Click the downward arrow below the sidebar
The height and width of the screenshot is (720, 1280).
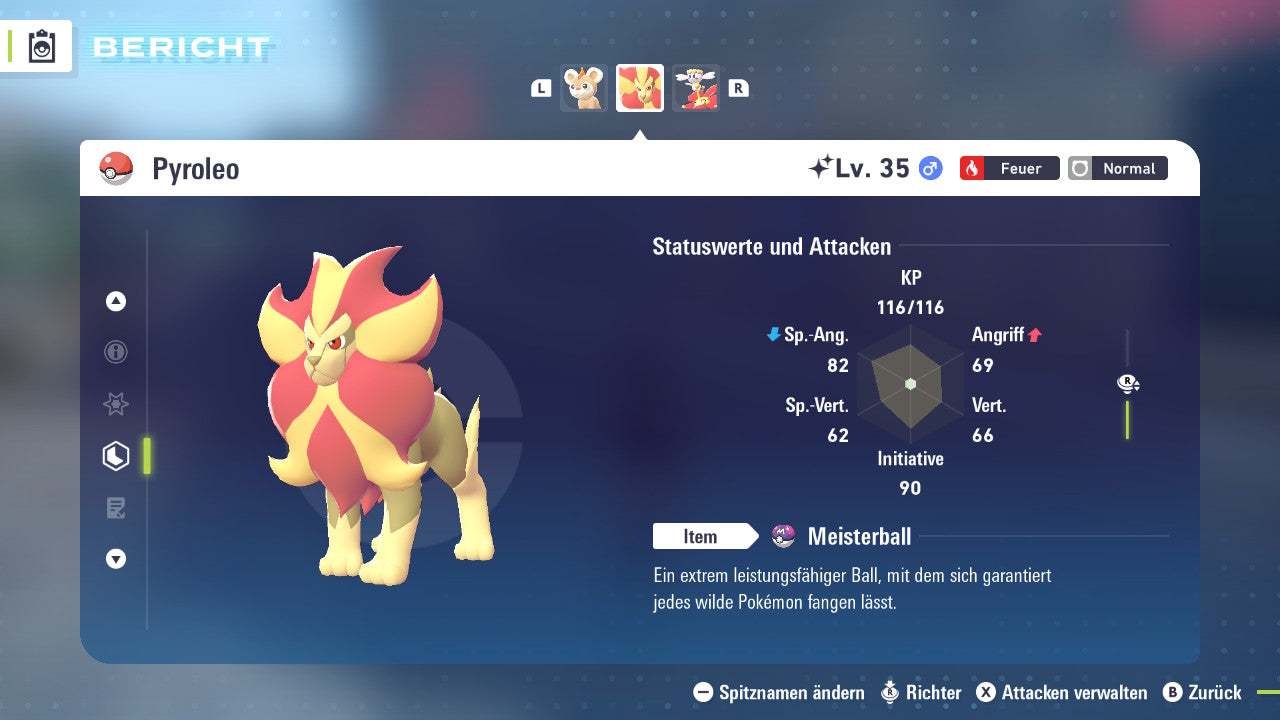[x=115, y=559]
